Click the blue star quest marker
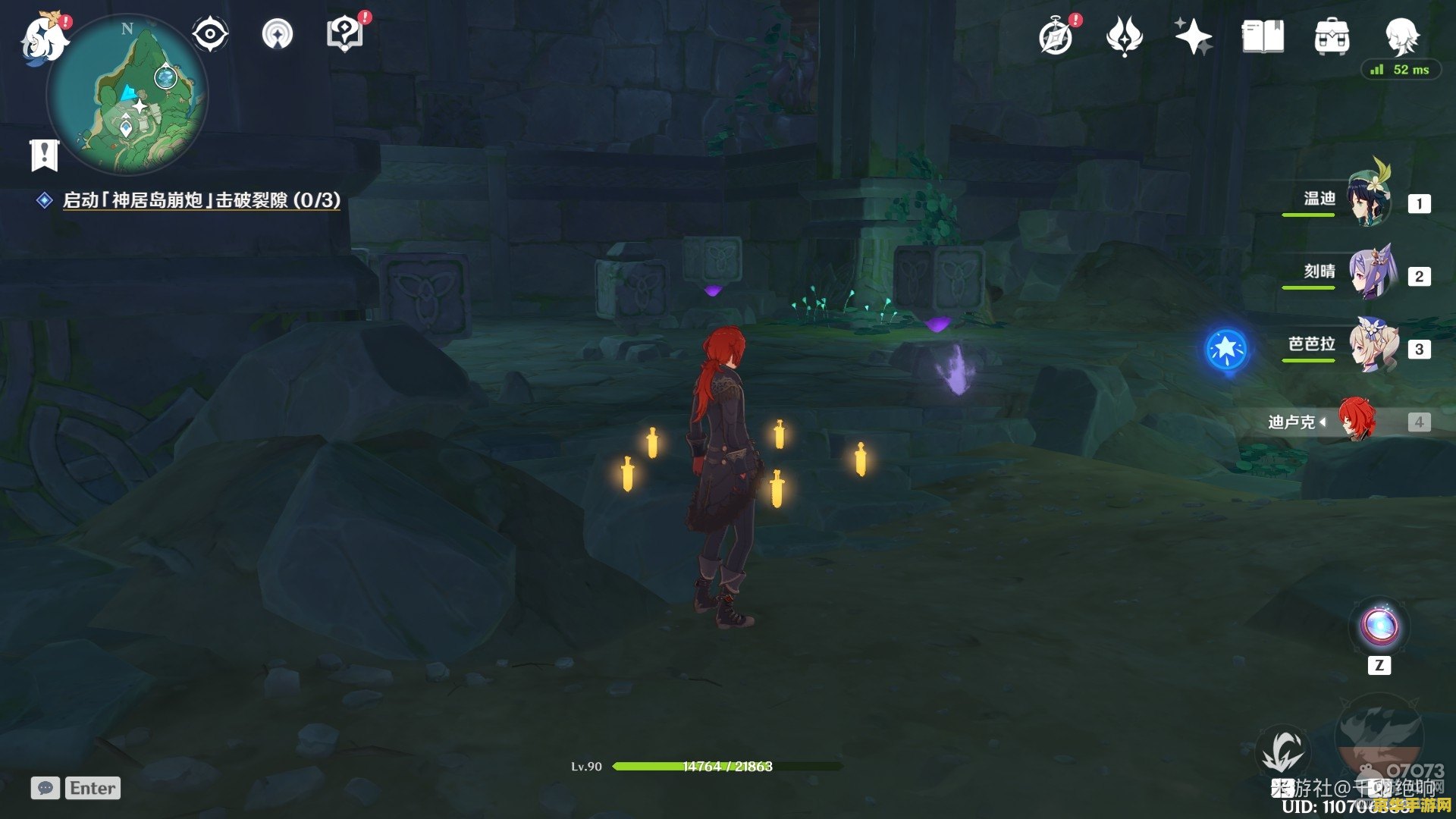1456x819 pixels. coord(1226,349)
